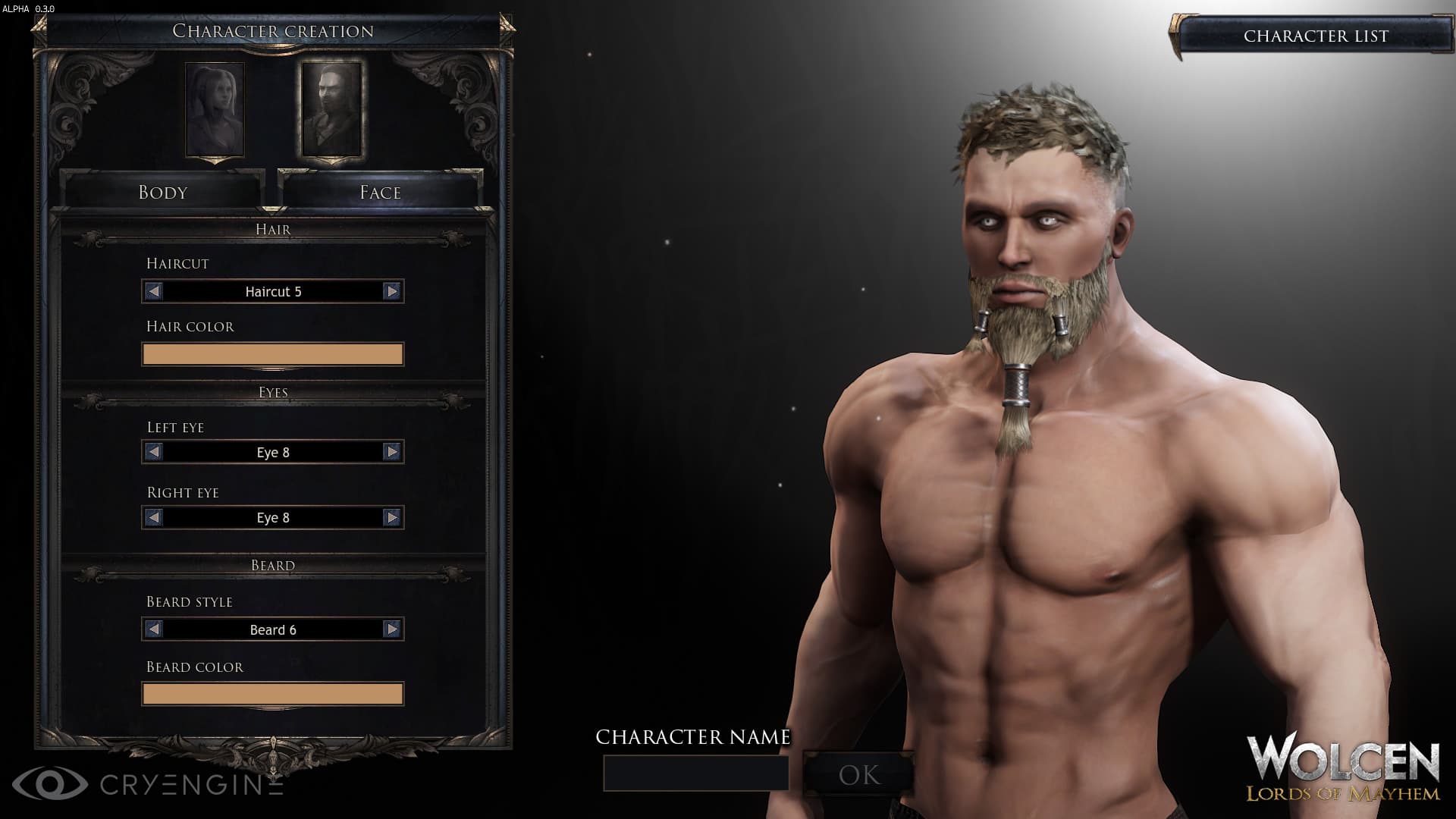This screenshot has height=819, width=1456.
Task: Click the right arrow for Left eye
Action: [391, 452]
